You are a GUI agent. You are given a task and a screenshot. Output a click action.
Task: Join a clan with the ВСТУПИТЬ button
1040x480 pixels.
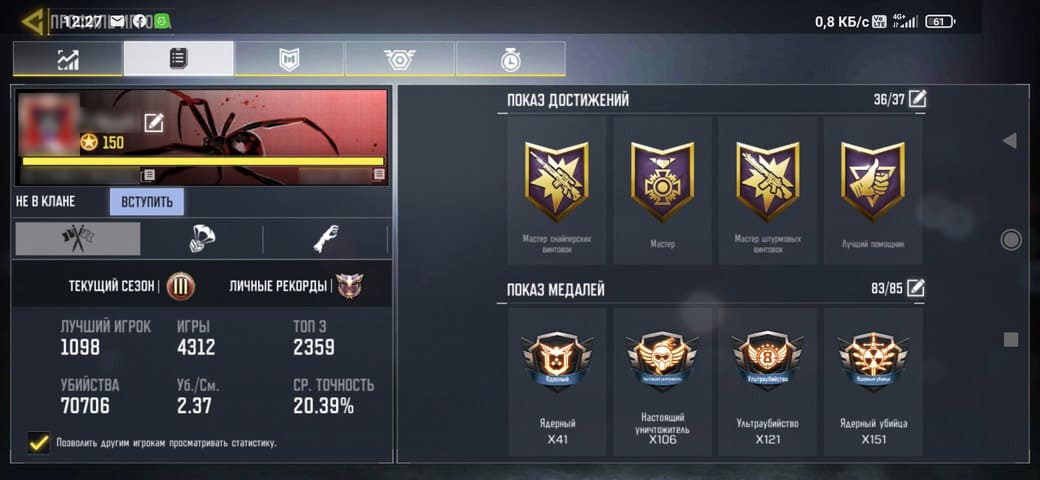[147, 202]
